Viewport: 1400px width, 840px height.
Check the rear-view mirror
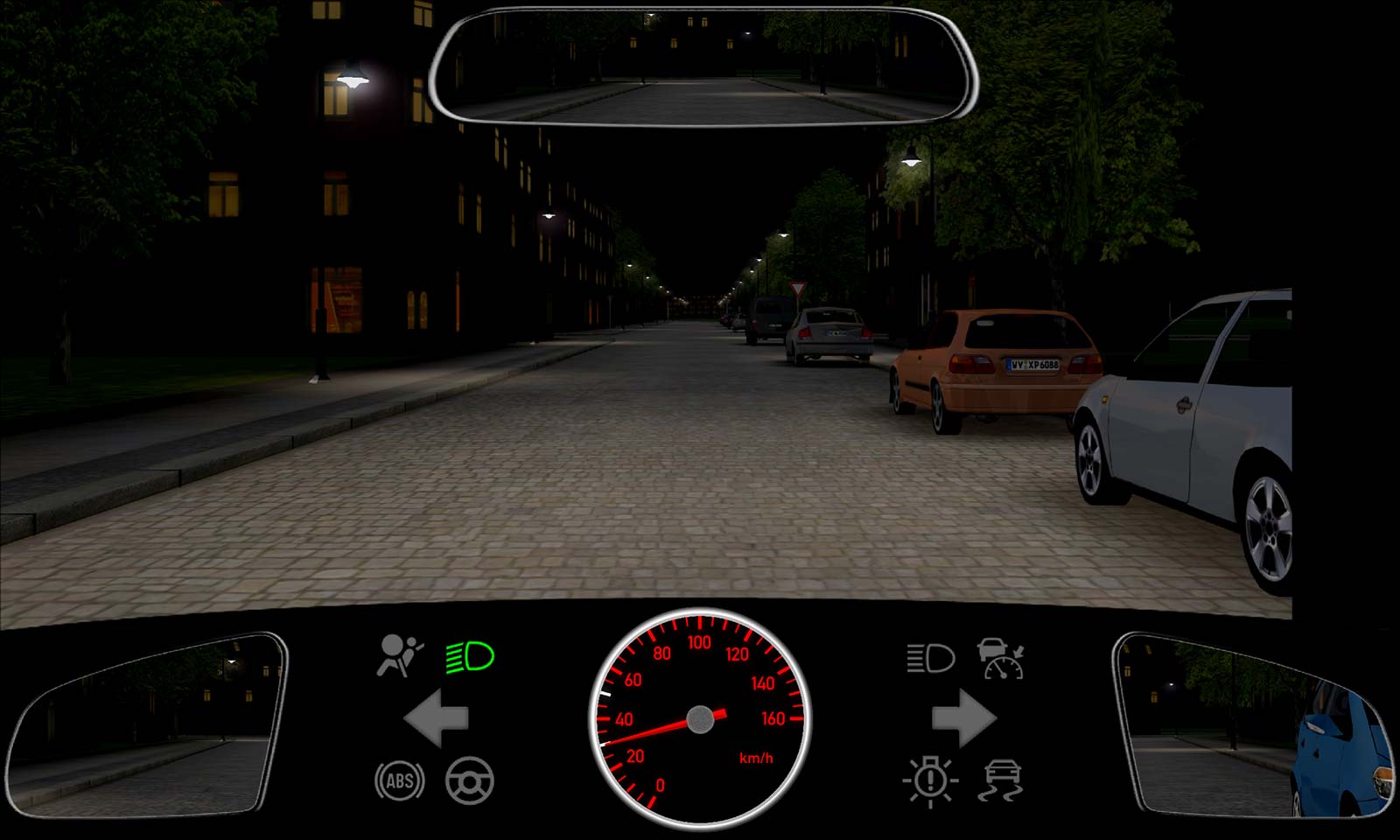tap(704, 66)
